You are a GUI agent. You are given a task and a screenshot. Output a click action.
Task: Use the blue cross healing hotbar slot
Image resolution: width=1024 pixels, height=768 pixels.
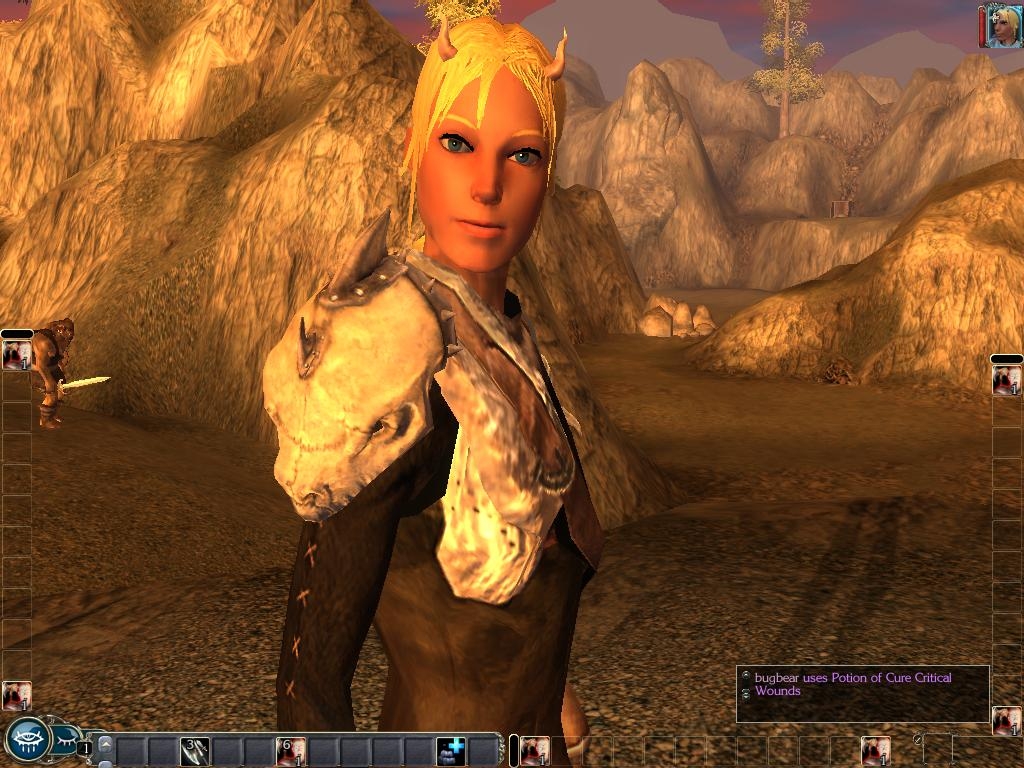451,750
